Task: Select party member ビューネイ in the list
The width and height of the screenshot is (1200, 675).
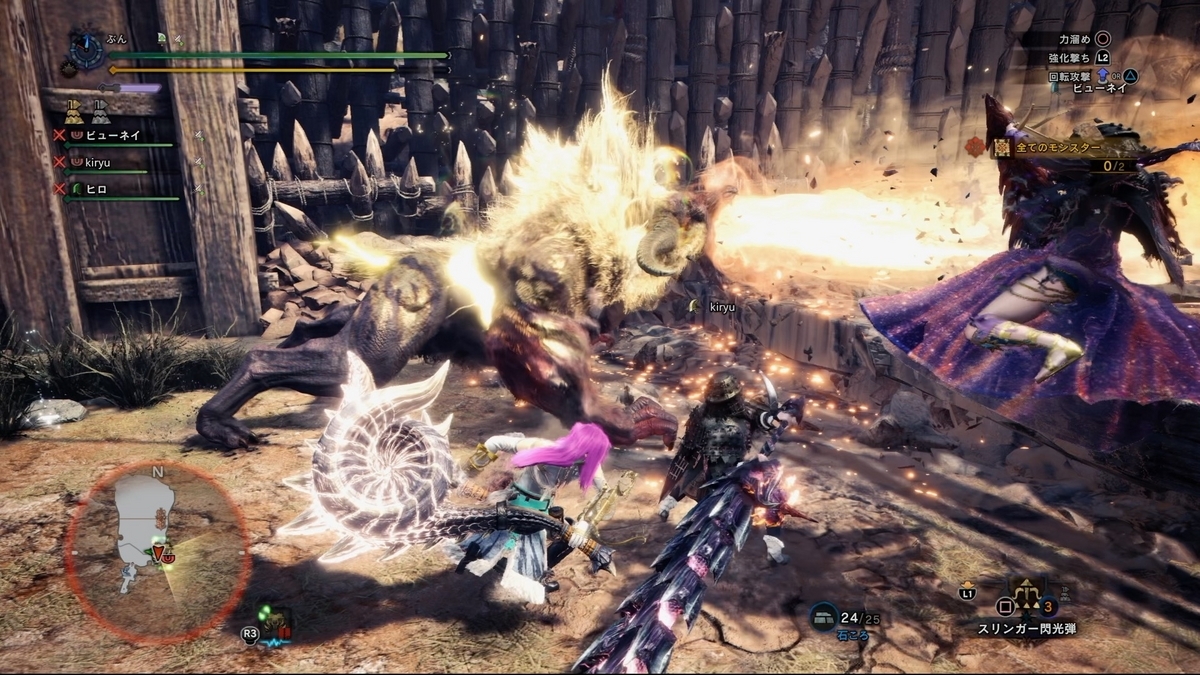Action: tap(111, 135)
